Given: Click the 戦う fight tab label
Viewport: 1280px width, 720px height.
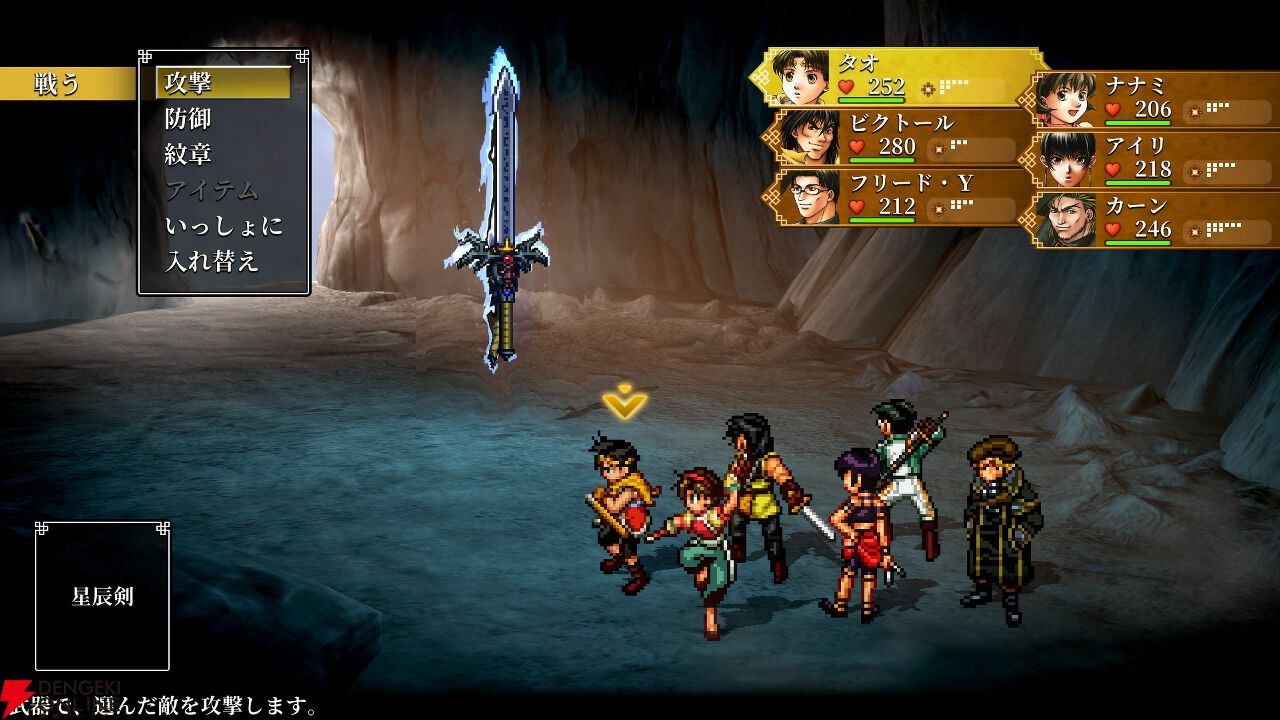Looking at the screenshot, I should 60,85.
